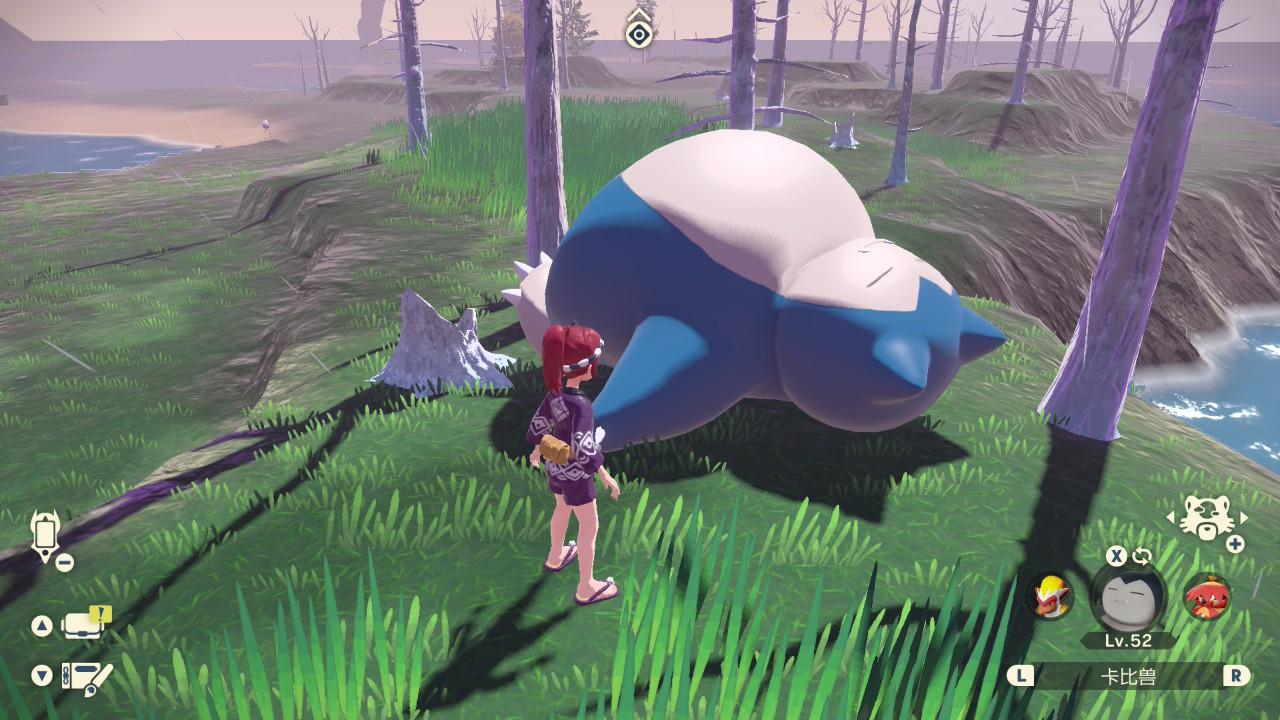The width and height of the screenshot is (1280, 720).
Task: Select the bear-face ride Pokémon icon
Action: [x=1207, y=518]
